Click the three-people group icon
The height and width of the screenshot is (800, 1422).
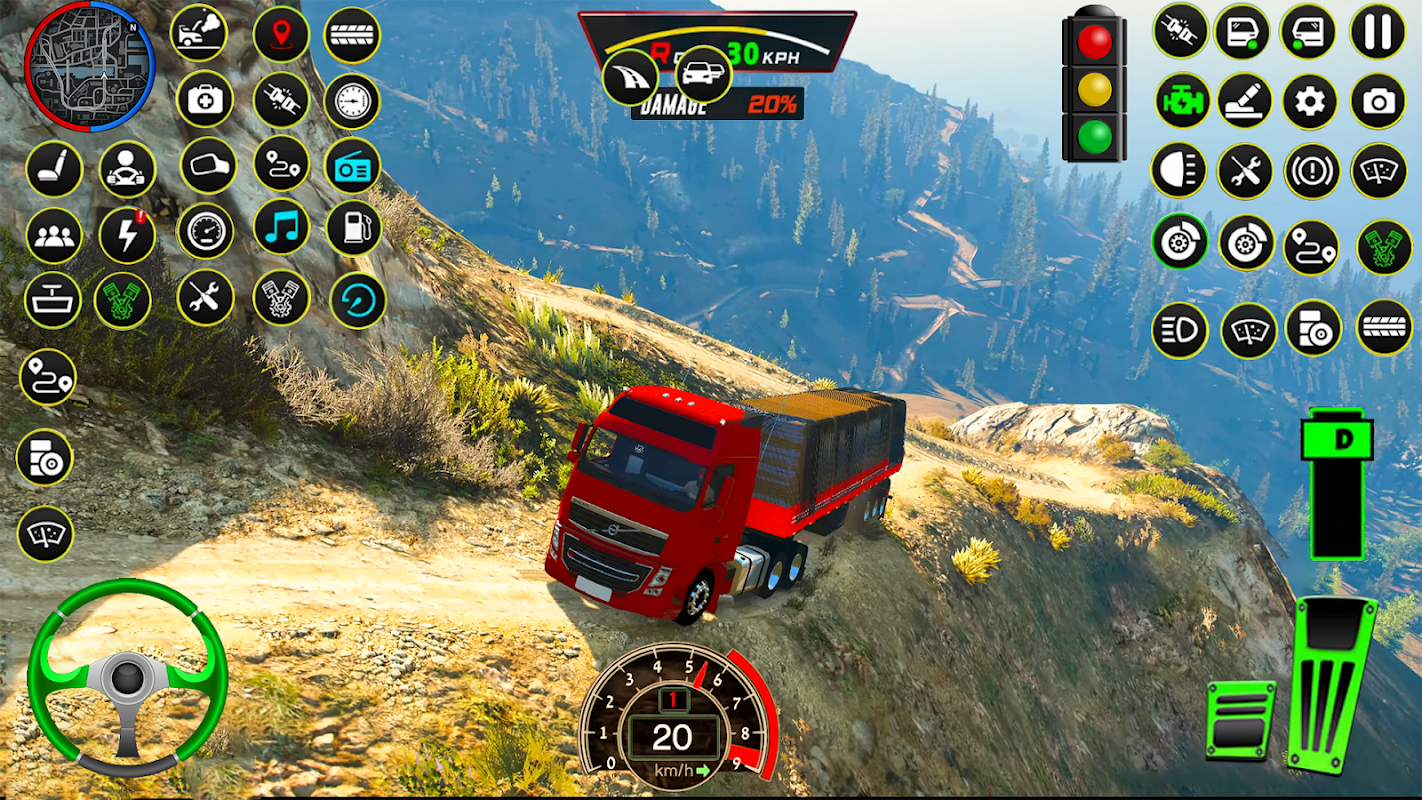(x=53, y=236)
